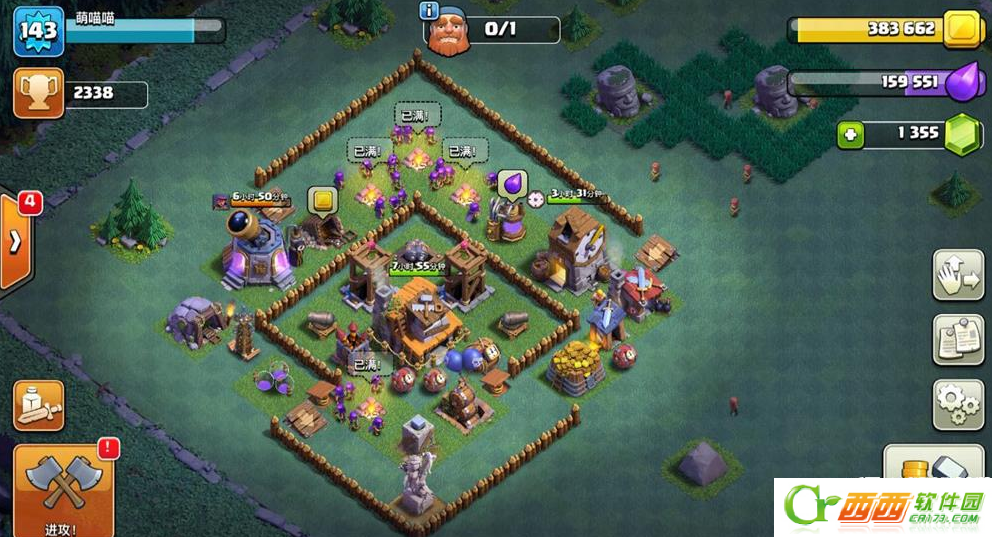The height and width of the screenshot is (537, 992).
Task: Open the troop training sword icon
Action: [39, 405]
